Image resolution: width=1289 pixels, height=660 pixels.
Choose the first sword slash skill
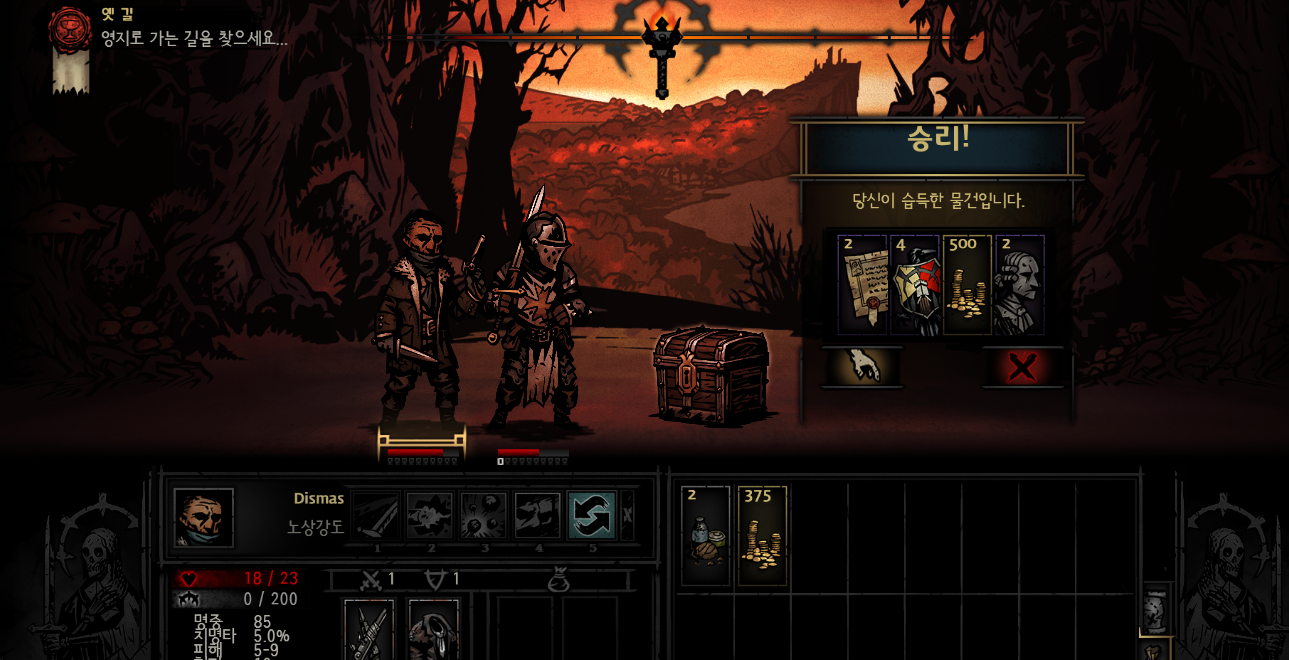377,516
